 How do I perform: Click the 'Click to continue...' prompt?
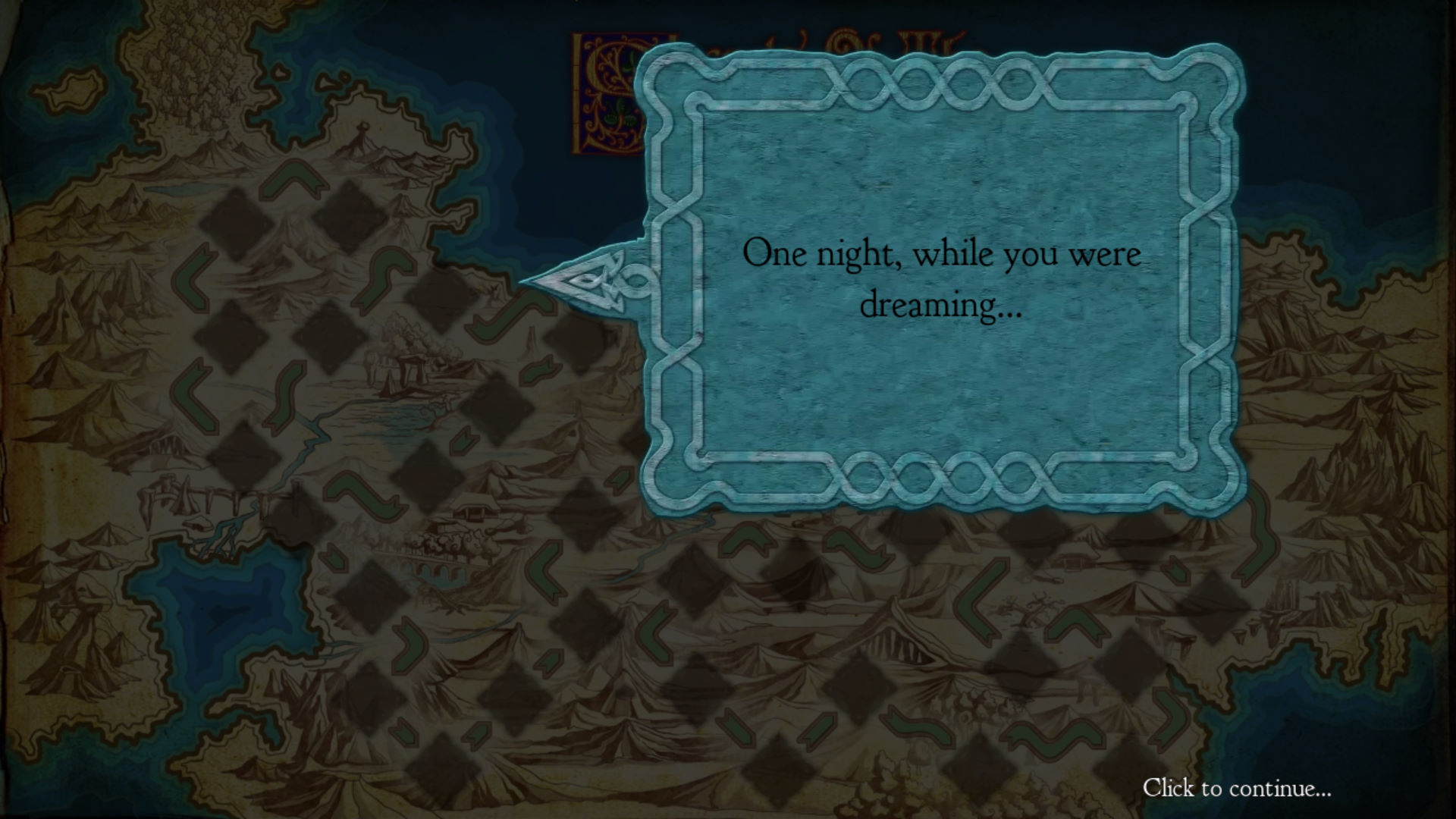(1236, 789)
